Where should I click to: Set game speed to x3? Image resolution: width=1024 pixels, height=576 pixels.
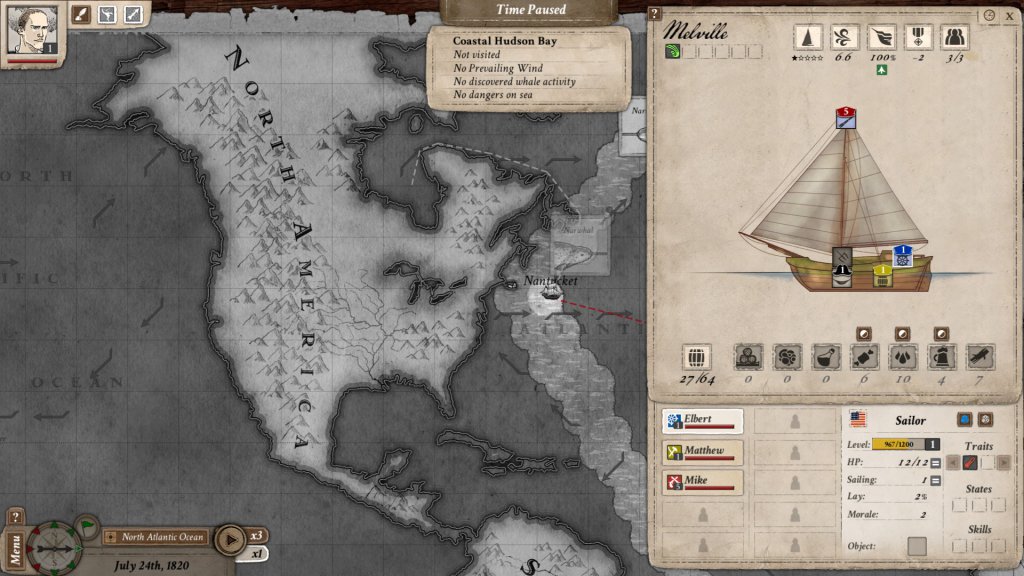(x=258, y=535)
